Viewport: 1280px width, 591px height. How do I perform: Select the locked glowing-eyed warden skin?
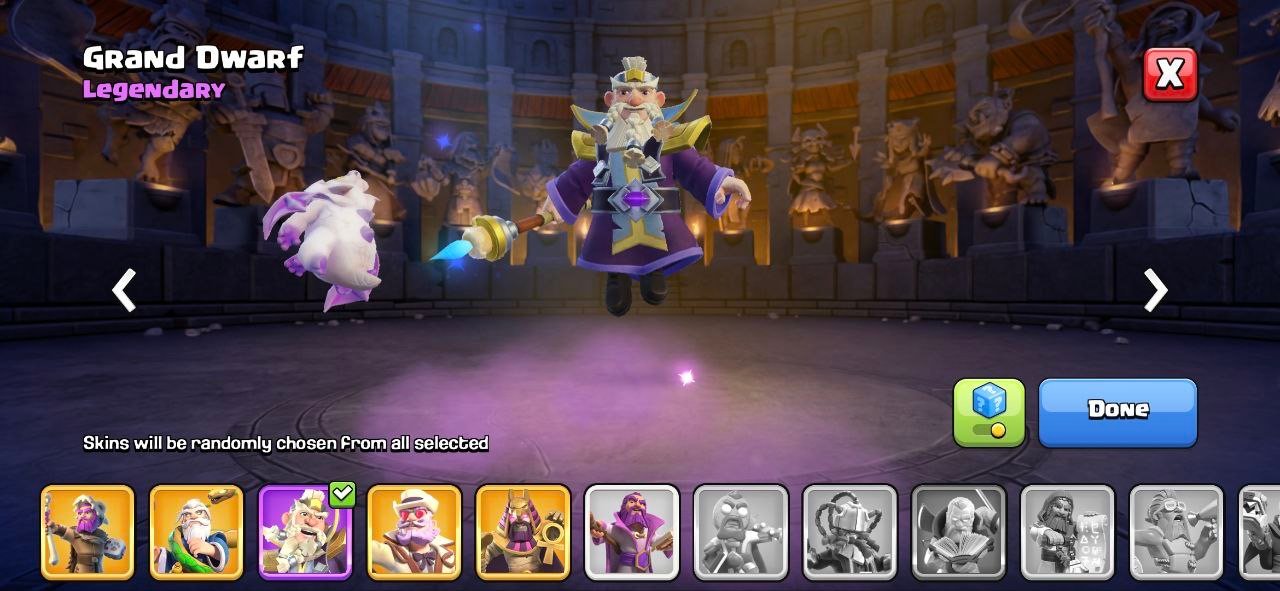741,532
